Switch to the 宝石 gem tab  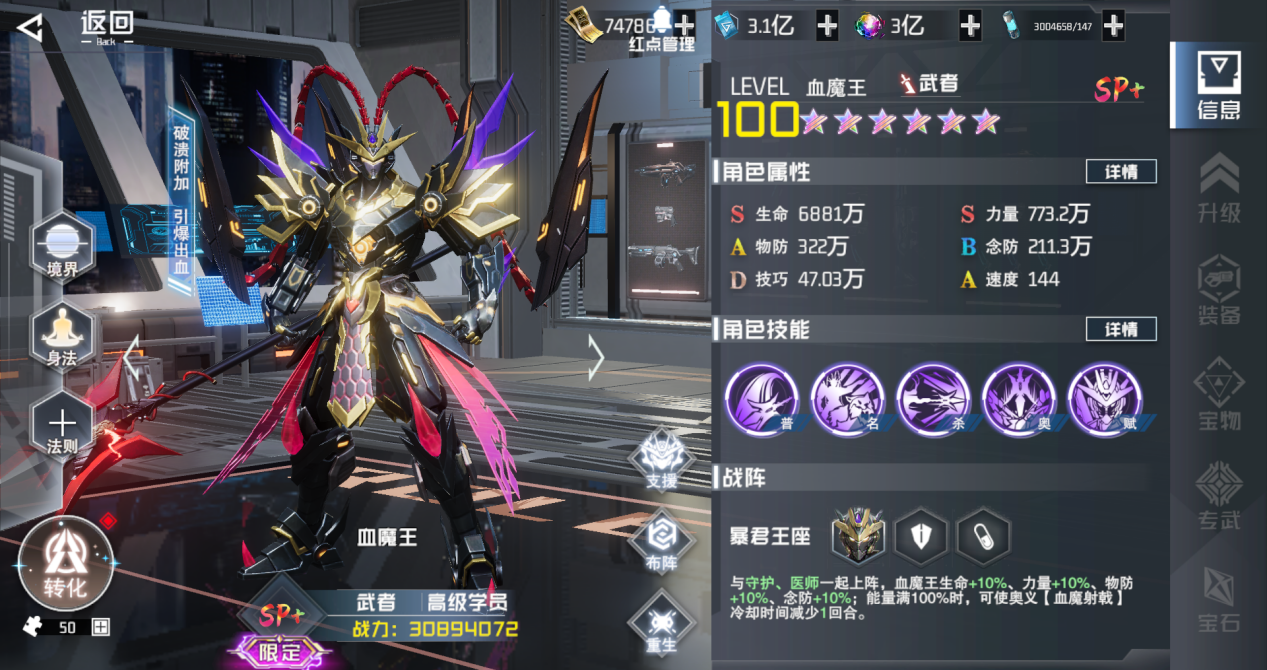[1219, 600]
